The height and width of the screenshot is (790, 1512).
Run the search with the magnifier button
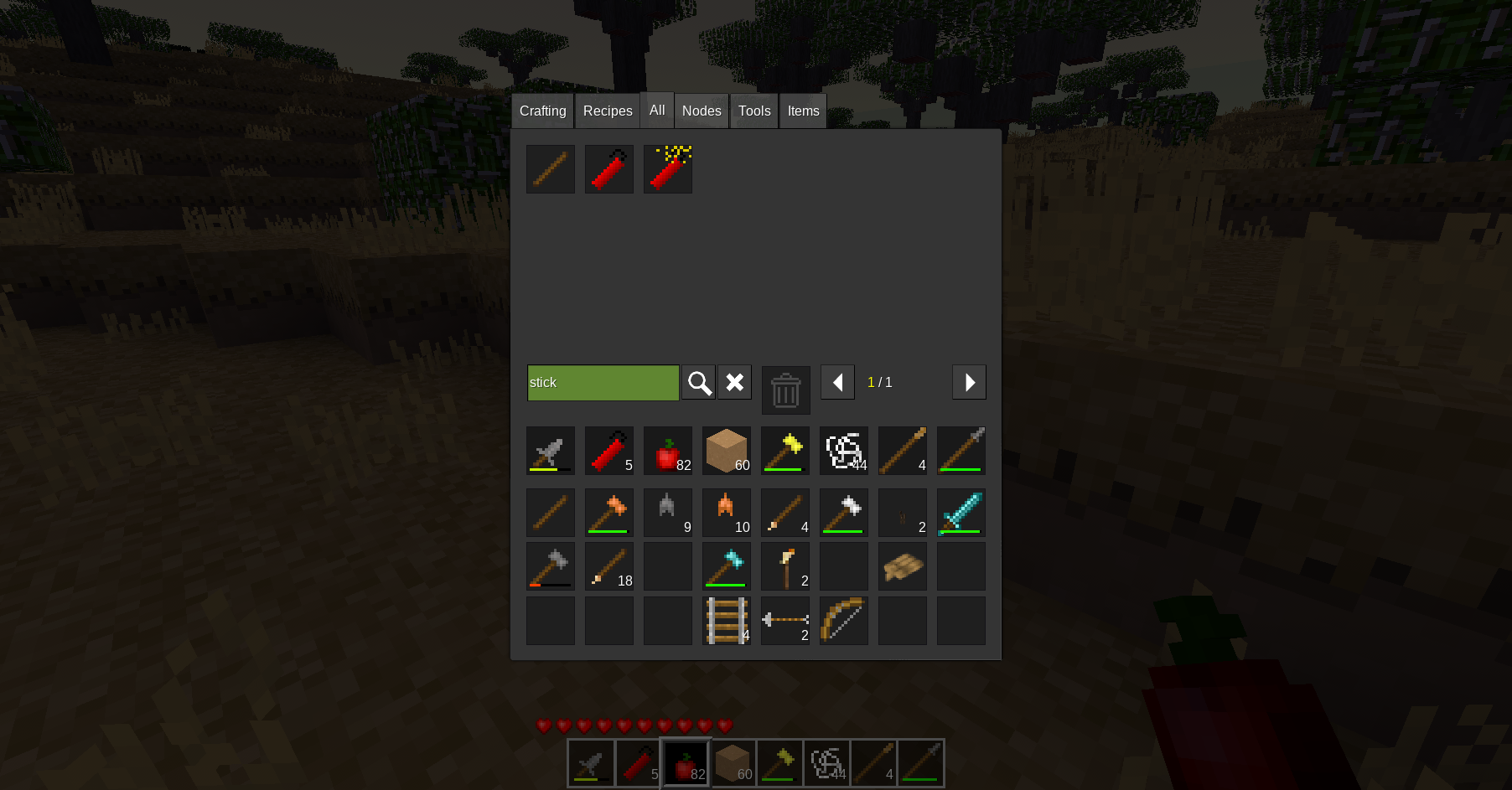[x=699, y=383]
